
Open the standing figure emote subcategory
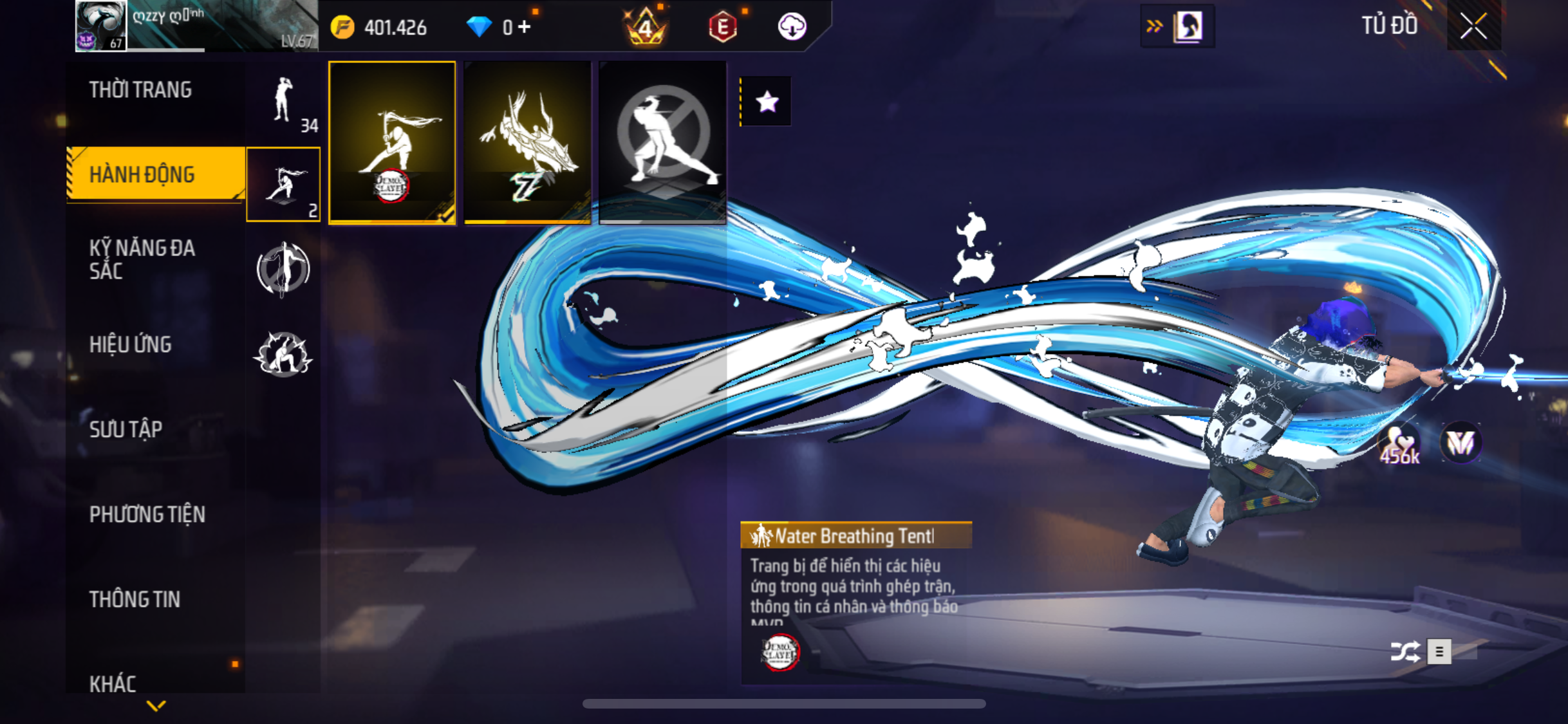point(283,102)
